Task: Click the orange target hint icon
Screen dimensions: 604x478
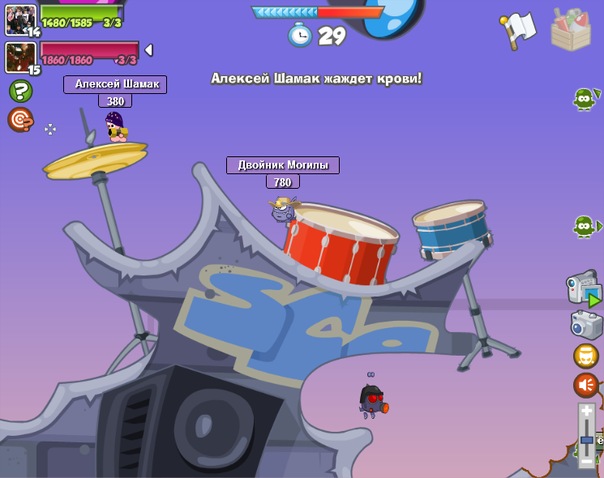Action: tap(20, 120)
